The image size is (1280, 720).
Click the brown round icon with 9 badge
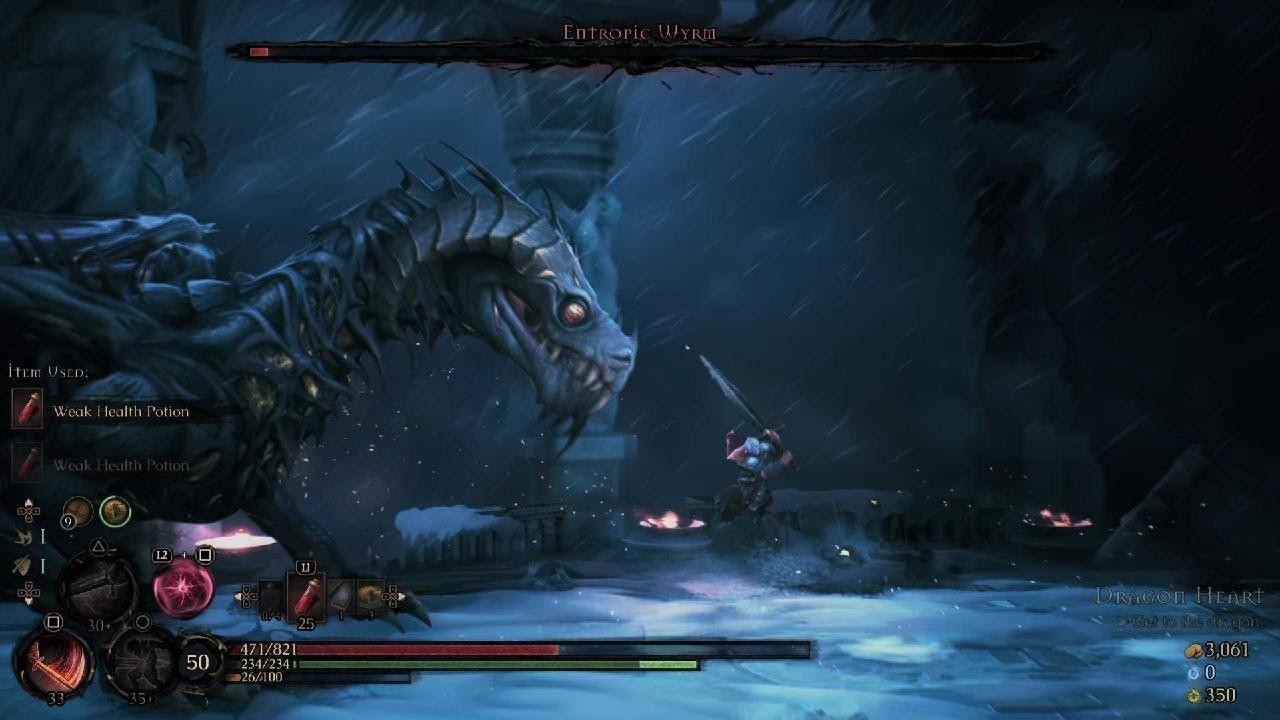pyautogui.click(x=78, y=512)
